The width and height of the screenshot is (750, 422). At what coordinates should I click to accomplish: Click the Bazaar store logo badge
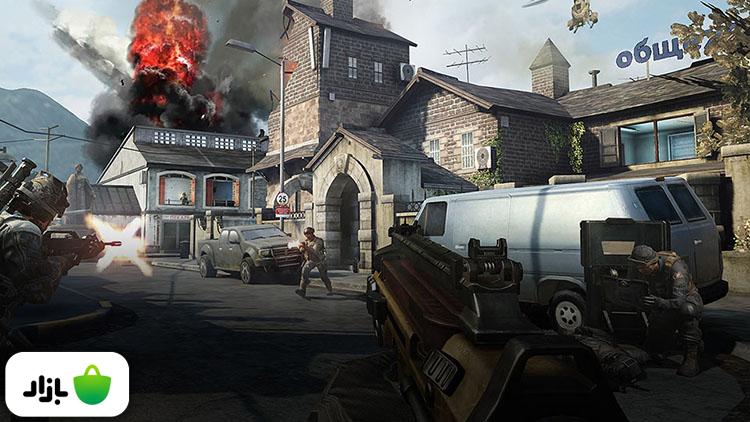(67, 384)
